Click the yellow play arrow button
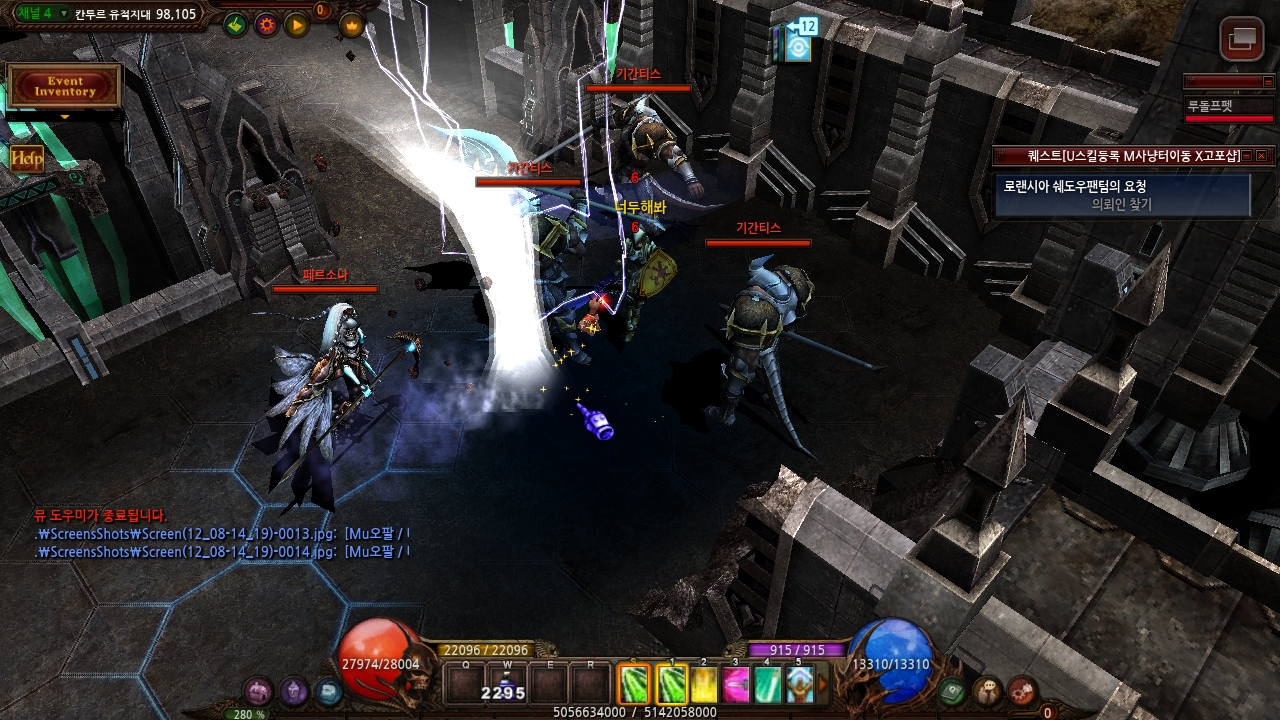Image resolution: width=1280 pixels, height=720 pixels. (297, 25)
